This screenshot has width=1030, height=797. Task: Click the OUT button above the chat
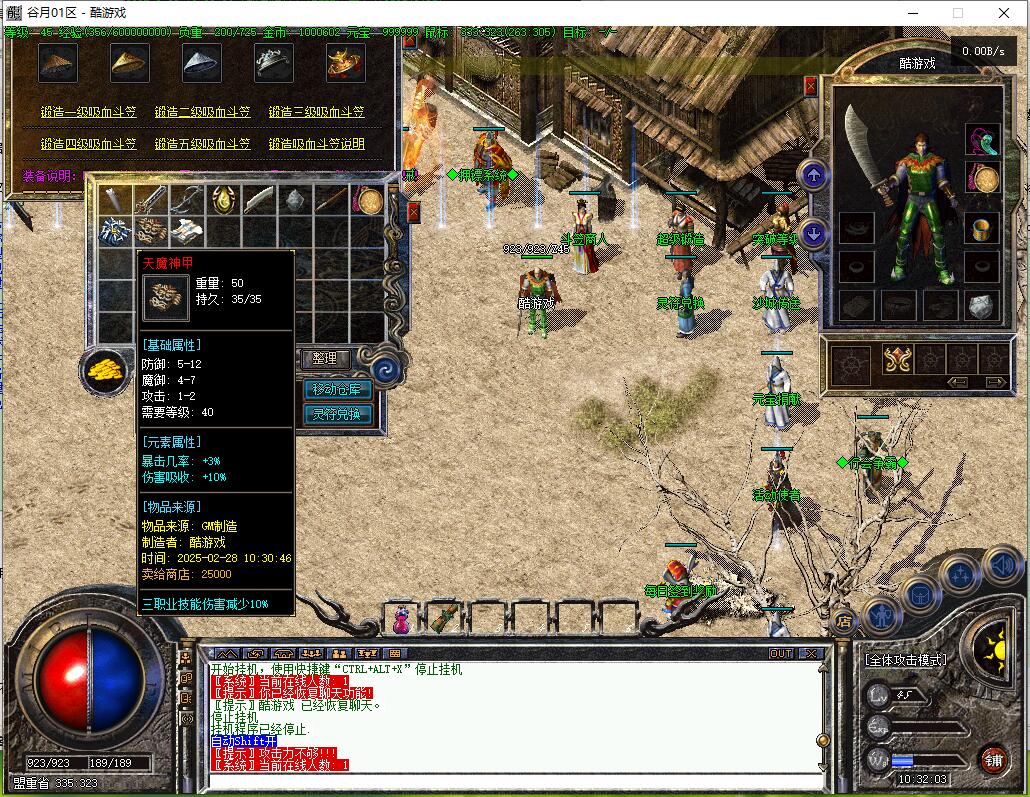pyautogui.click(x=780, y=653)
